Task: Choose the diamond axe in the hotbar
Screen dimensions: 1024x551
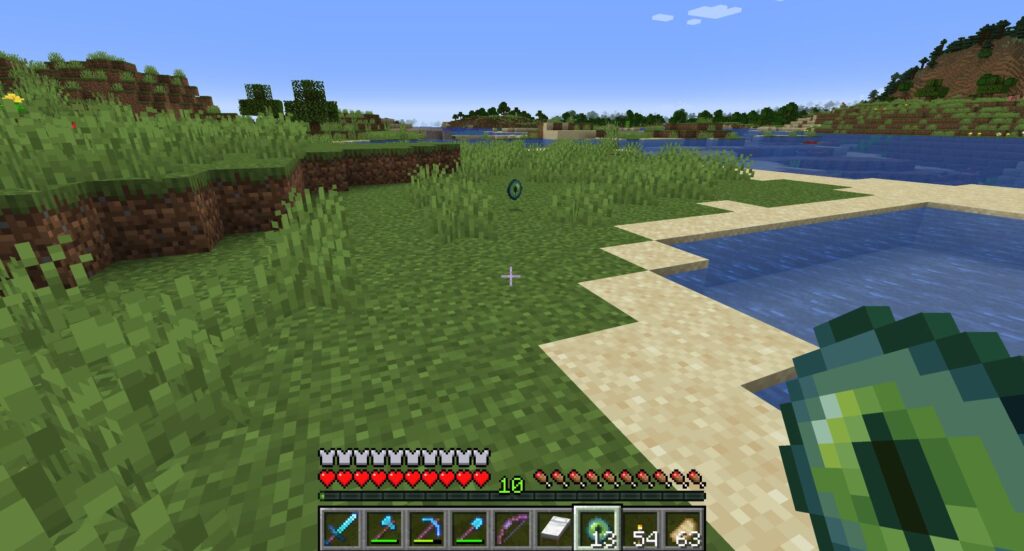Action: point(383,527)
